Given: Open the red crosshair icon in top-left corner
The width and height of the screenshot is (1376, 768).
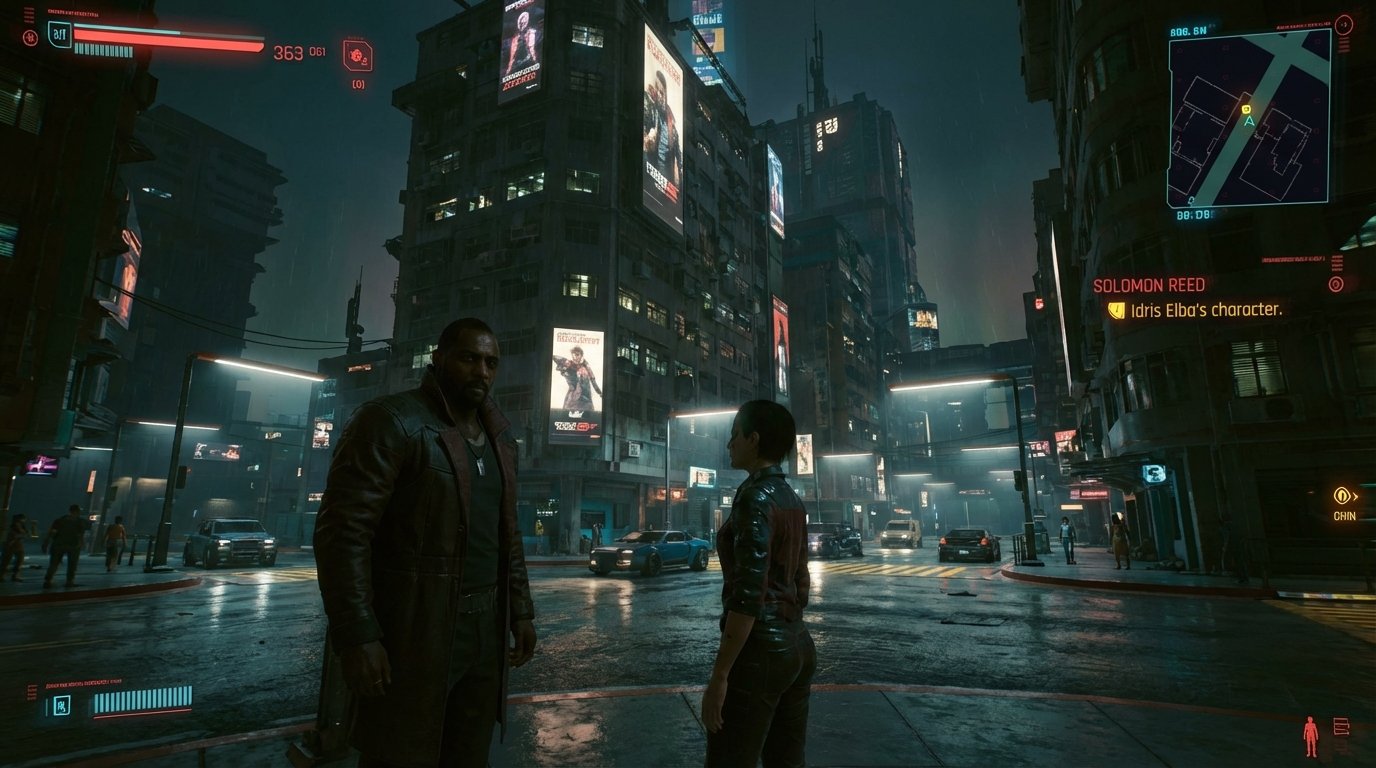Looking at the screenshot, I should 31,37.
